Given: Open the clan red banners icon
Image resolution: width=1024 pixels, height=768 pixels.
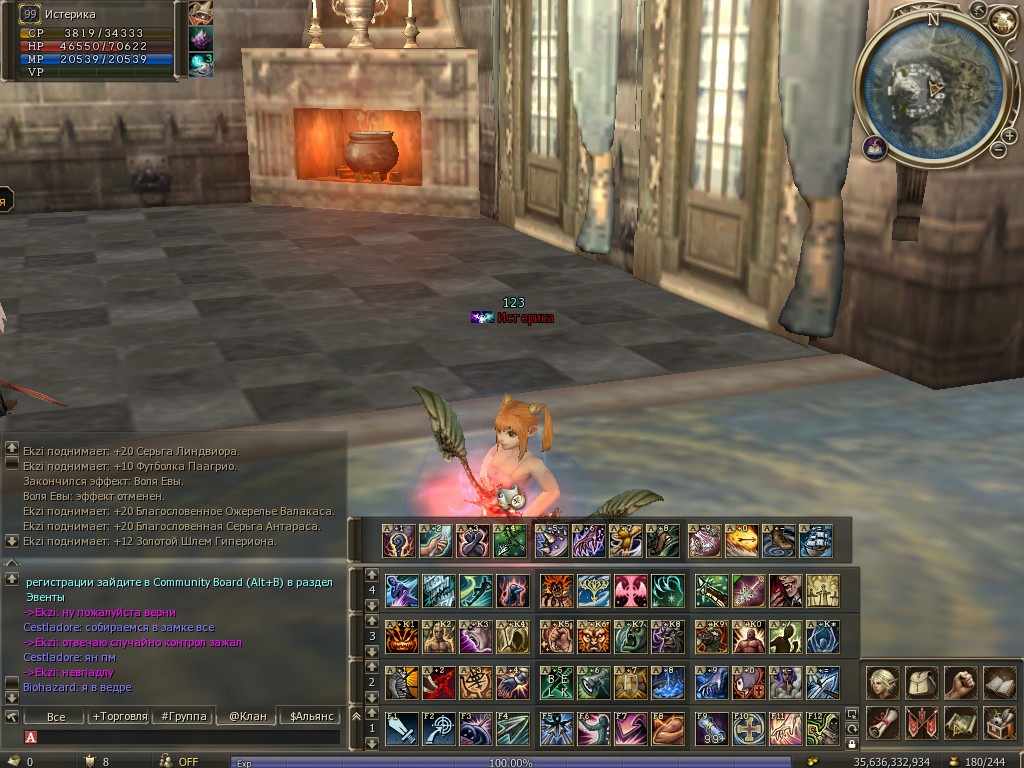Looking at the screenshot, I should point(921,722).
